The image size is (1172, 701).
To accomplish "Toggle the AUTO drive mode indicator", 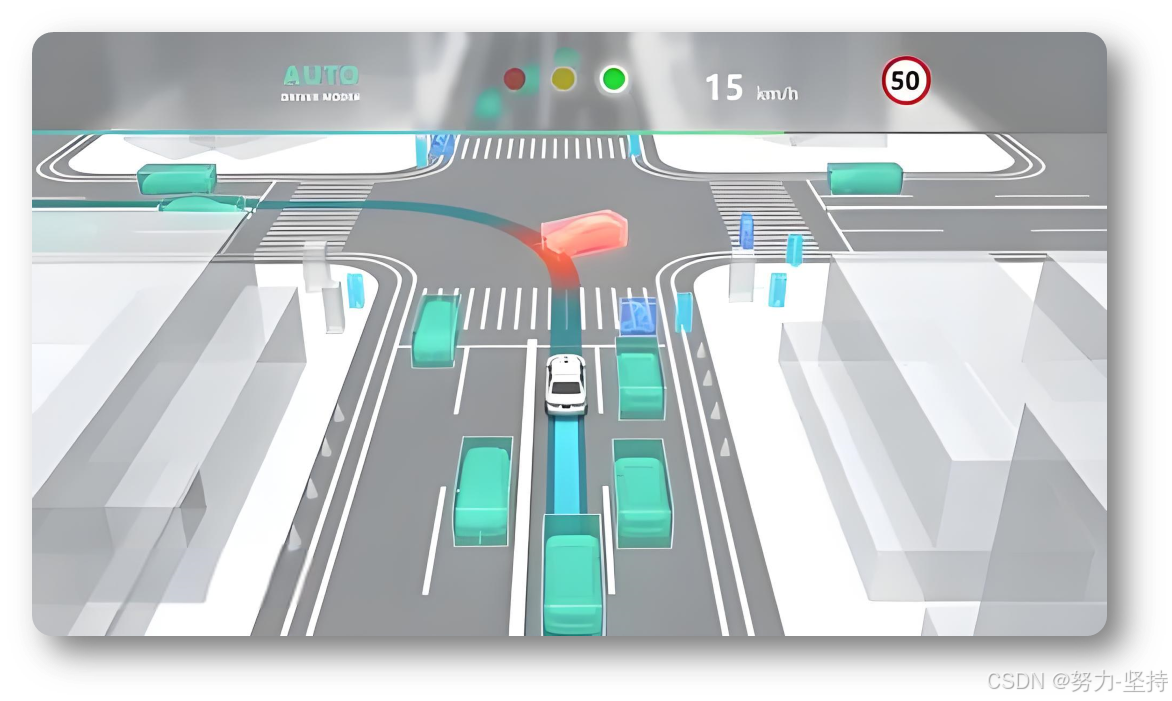I will coord(320,82).
